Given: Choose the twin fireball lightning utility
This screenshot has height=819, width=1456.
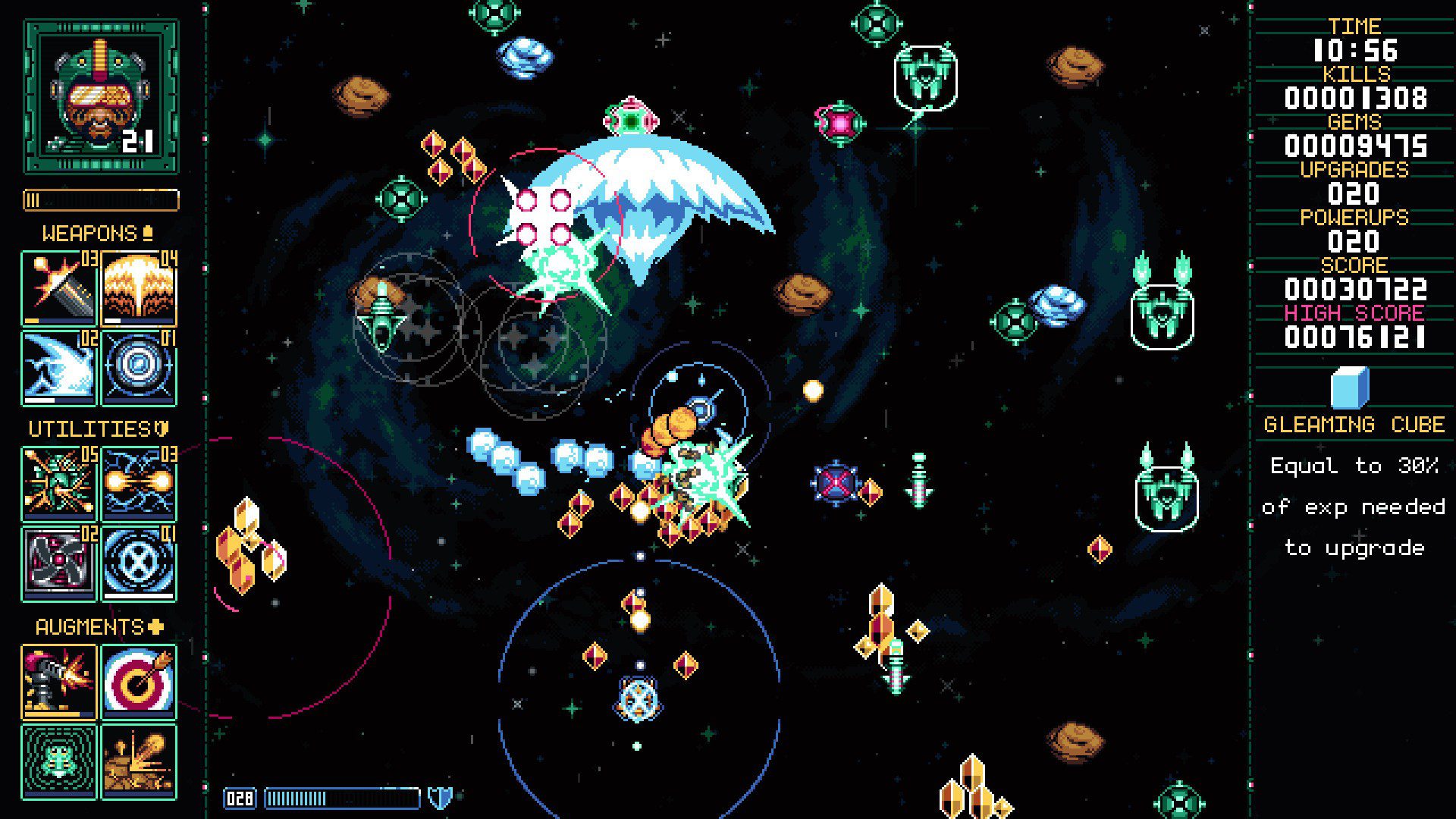Looking at the screenshot, I should point(139,484).
